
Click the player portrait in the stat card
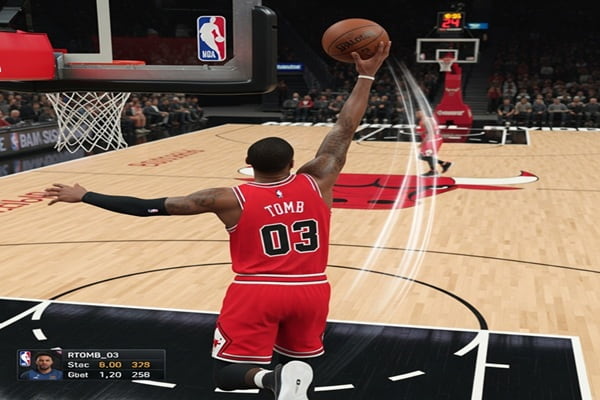pos(44,365)
